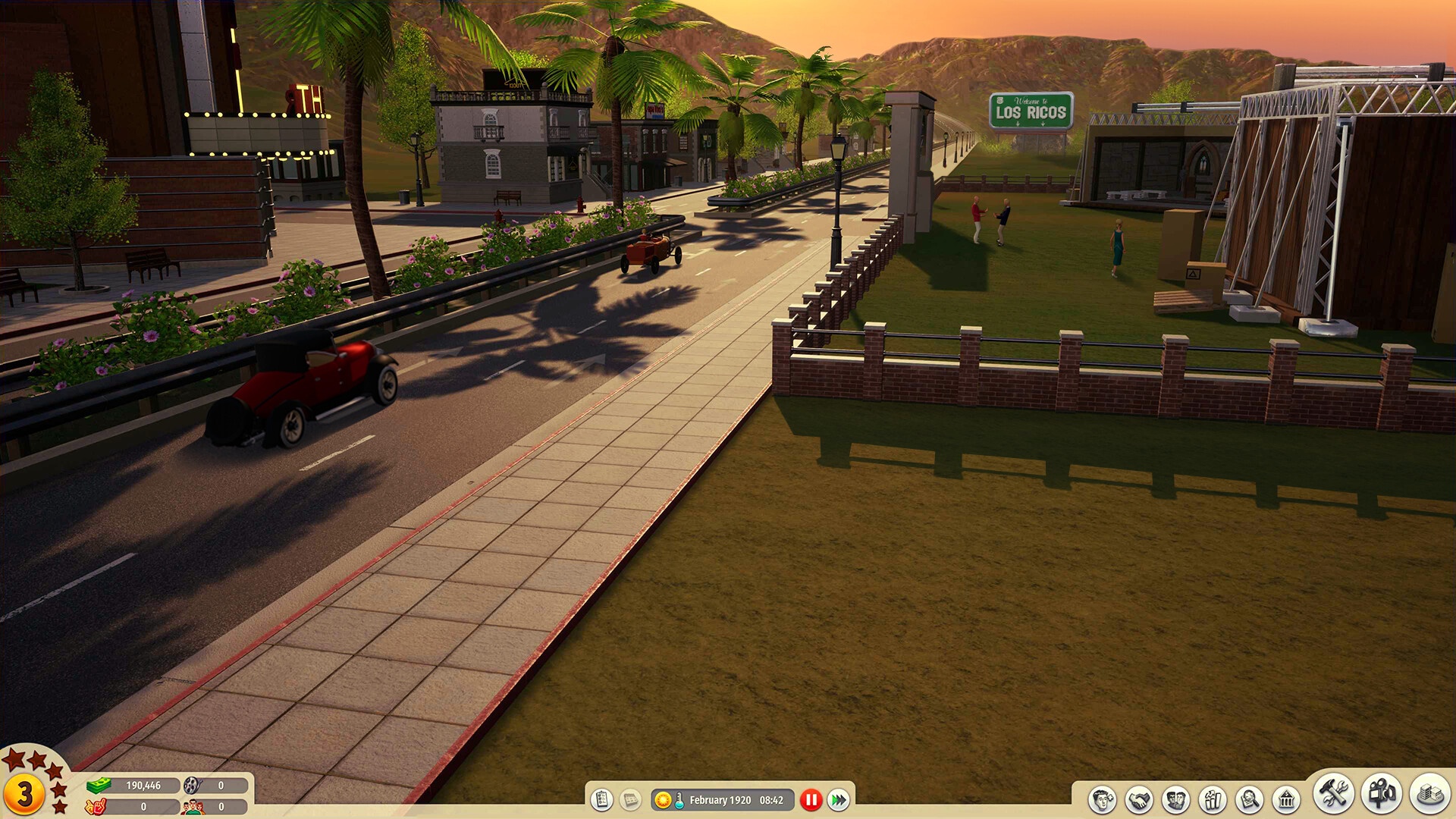Speed up time with the fast-forward button
This screenshot has width=1456, height=819.
tap(839, 800)
